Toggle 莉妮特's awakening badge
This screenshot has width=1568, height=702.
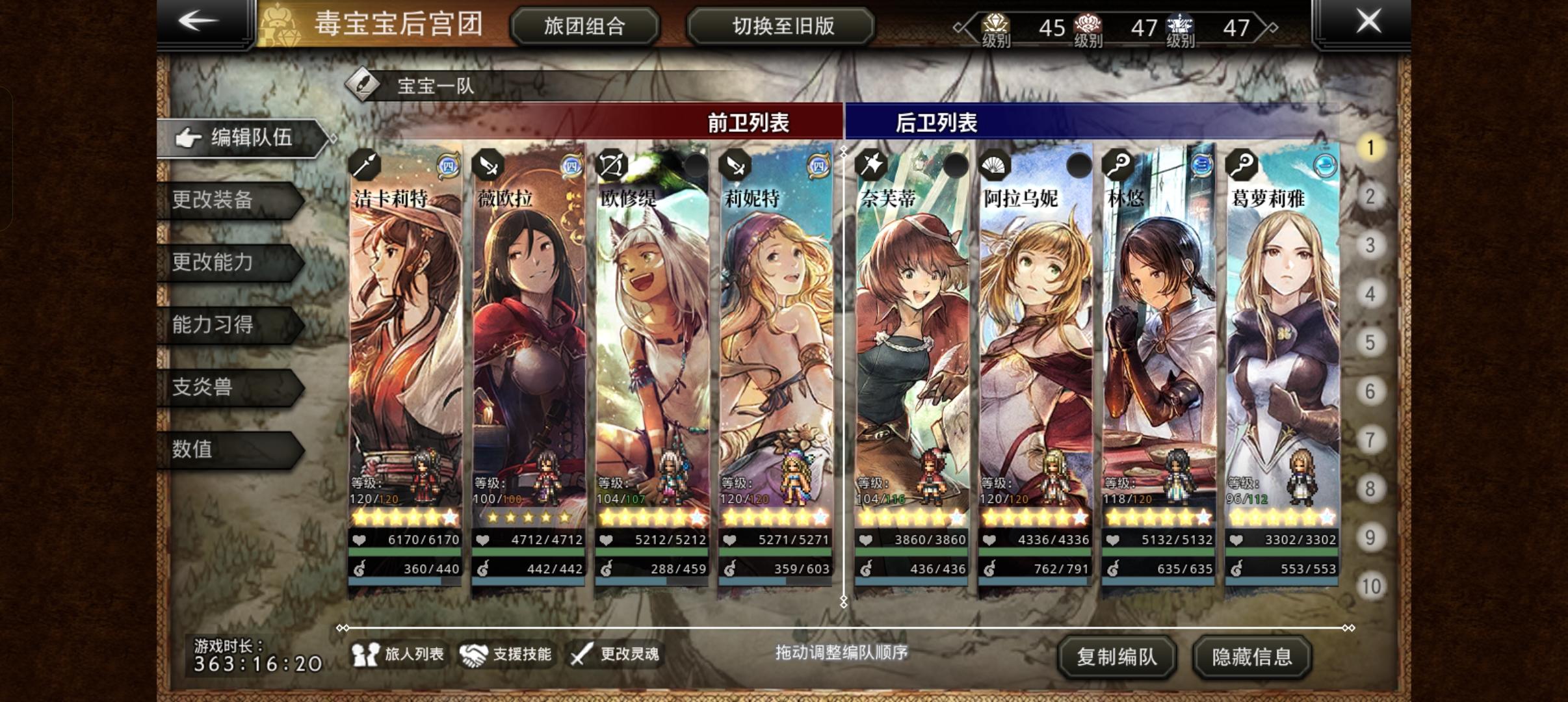[x=819, y=166]
